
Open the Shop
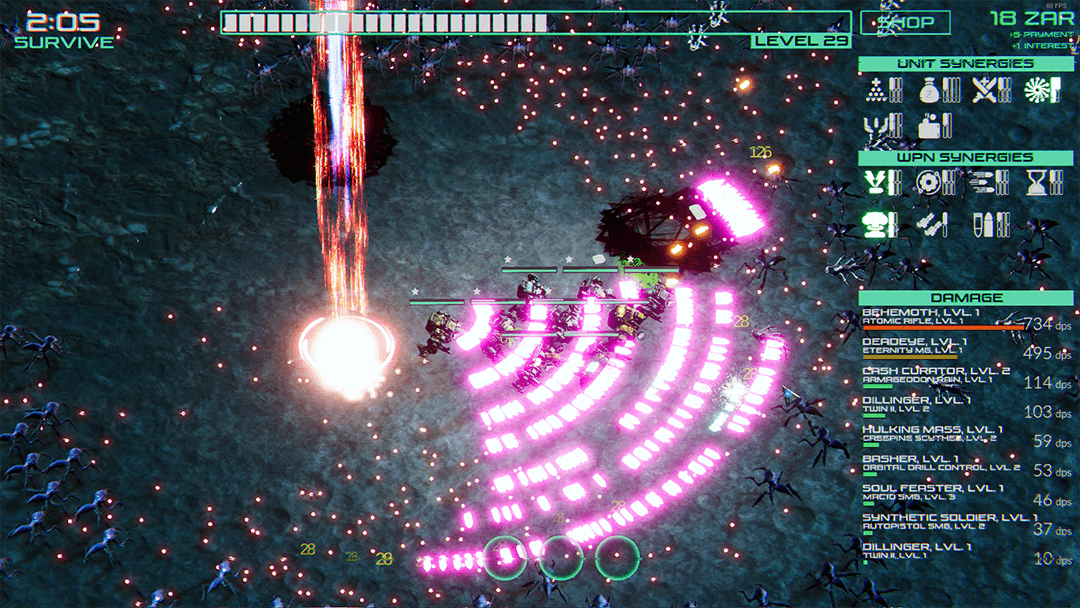click(x=905, y=22)
